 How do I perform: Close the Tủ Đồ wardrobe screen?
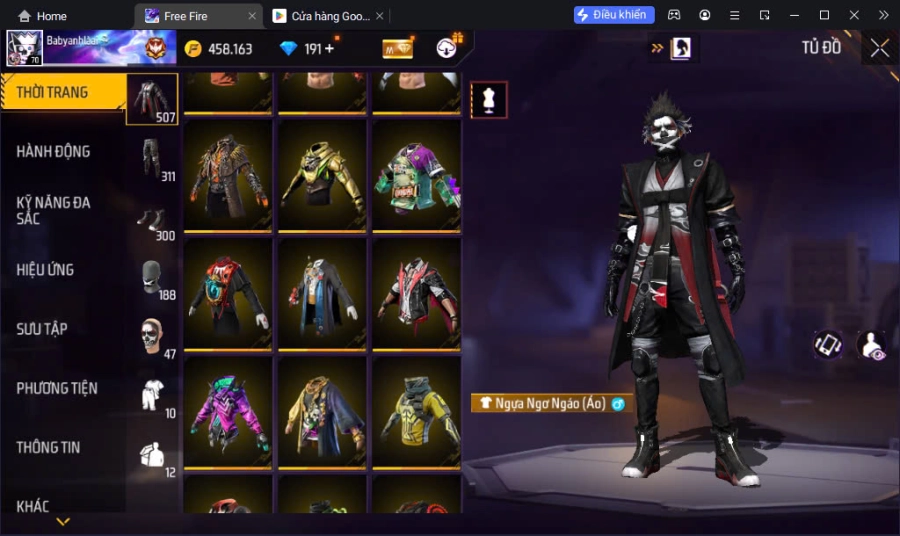(879, 48)
